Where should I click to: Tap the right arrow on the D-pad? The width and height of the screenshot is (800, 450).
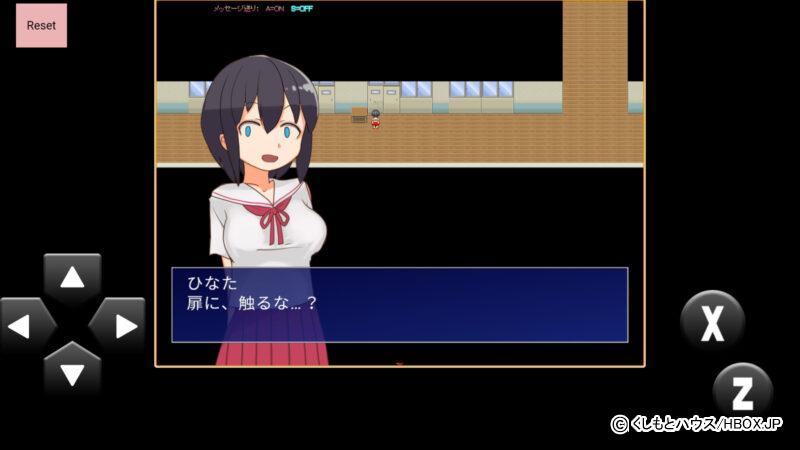[x=118, y=326]
